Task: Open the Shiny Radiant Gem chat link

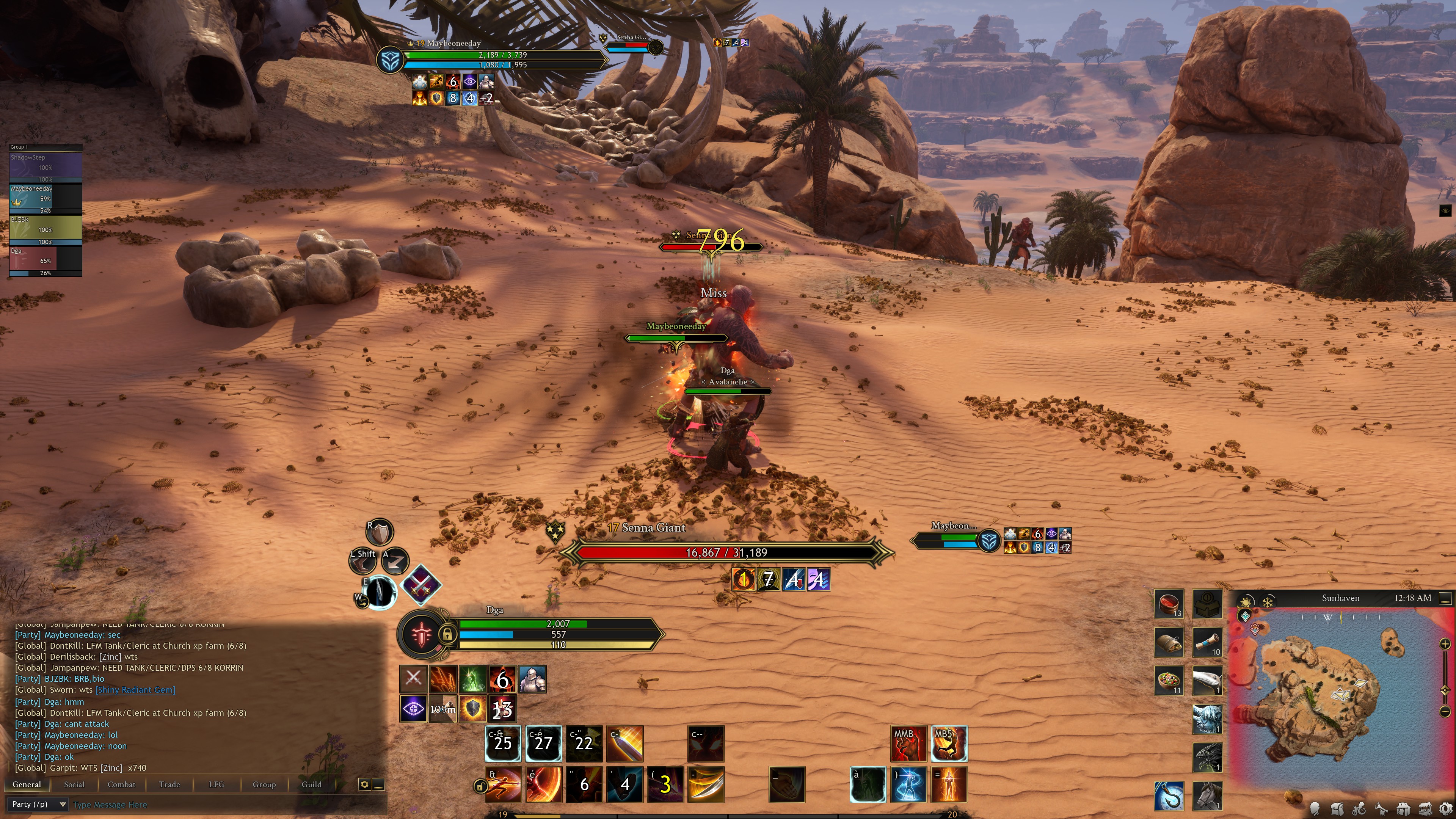Action: (x=136, y=690)
